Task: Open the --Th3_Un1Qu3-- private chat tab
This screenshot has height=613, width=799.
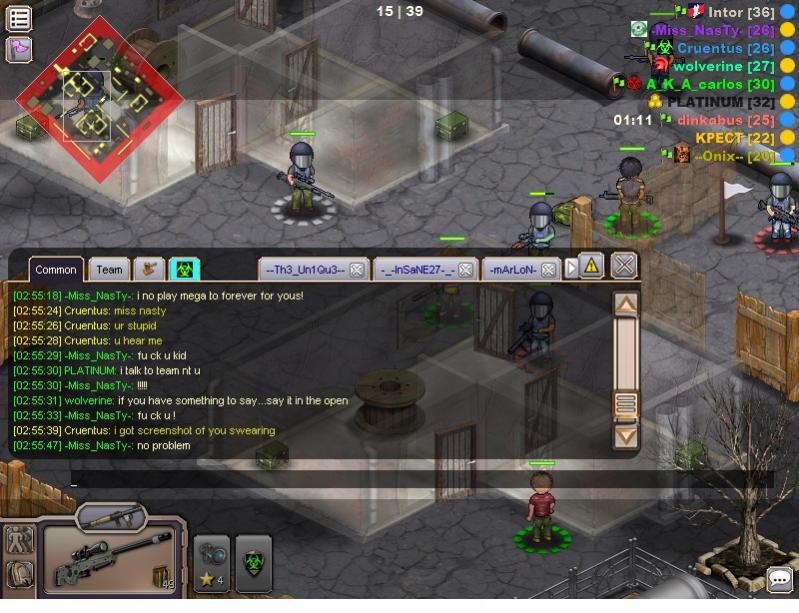Action: [303, 270]
